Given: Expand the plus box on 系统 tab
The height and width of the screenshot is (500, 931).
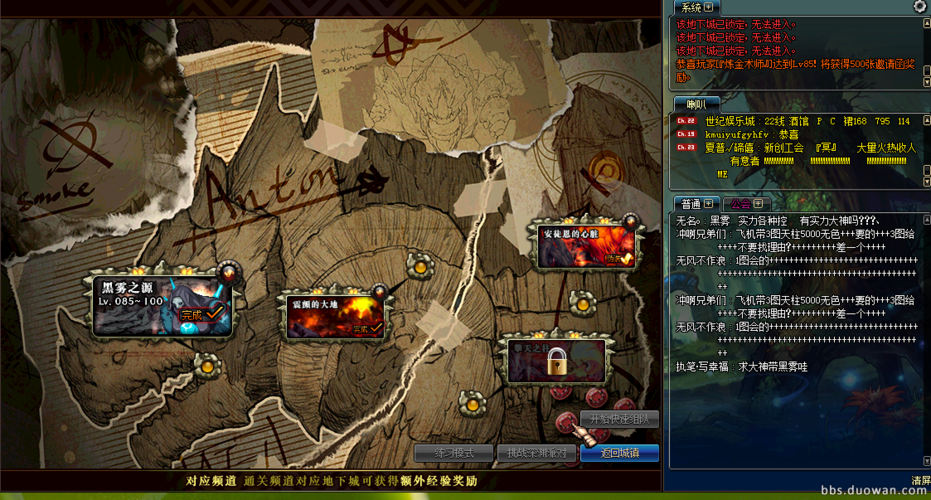Looking at the screenshot, I should (709, 8).
